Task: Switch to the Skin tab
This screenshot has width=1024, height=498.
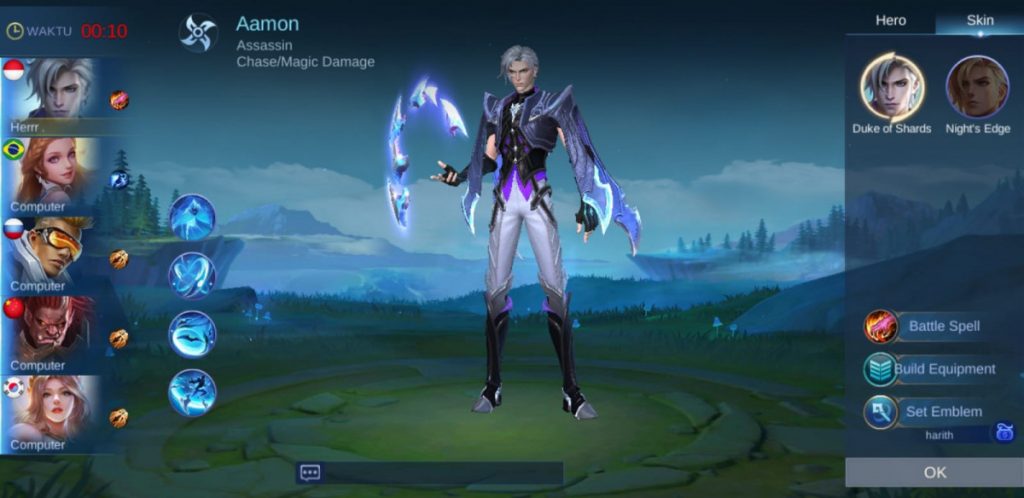Action: click(x=979, y=20)
